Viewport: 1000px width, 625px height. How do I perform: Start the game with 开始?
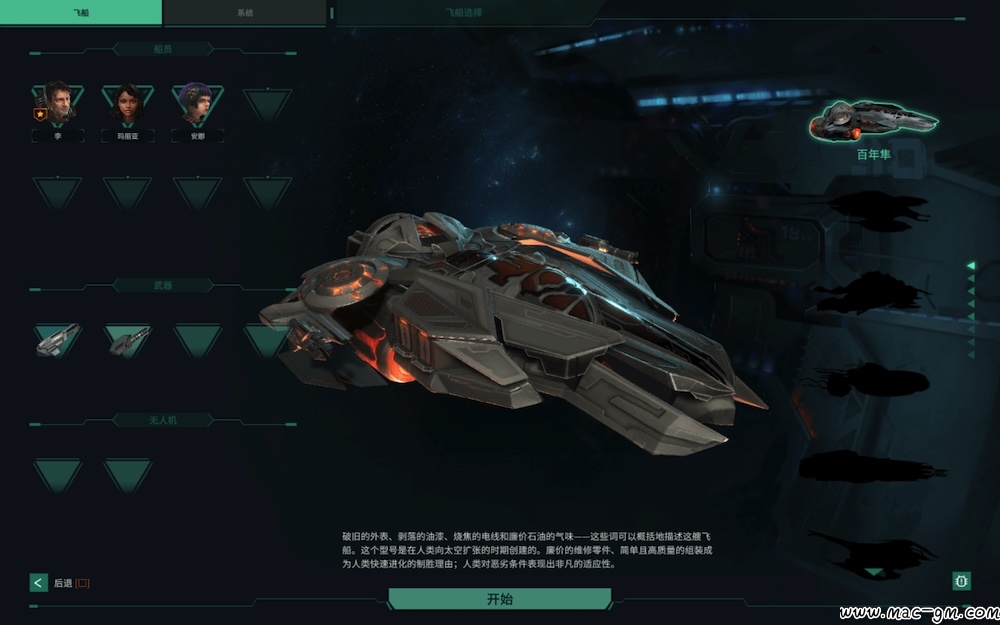499,599
